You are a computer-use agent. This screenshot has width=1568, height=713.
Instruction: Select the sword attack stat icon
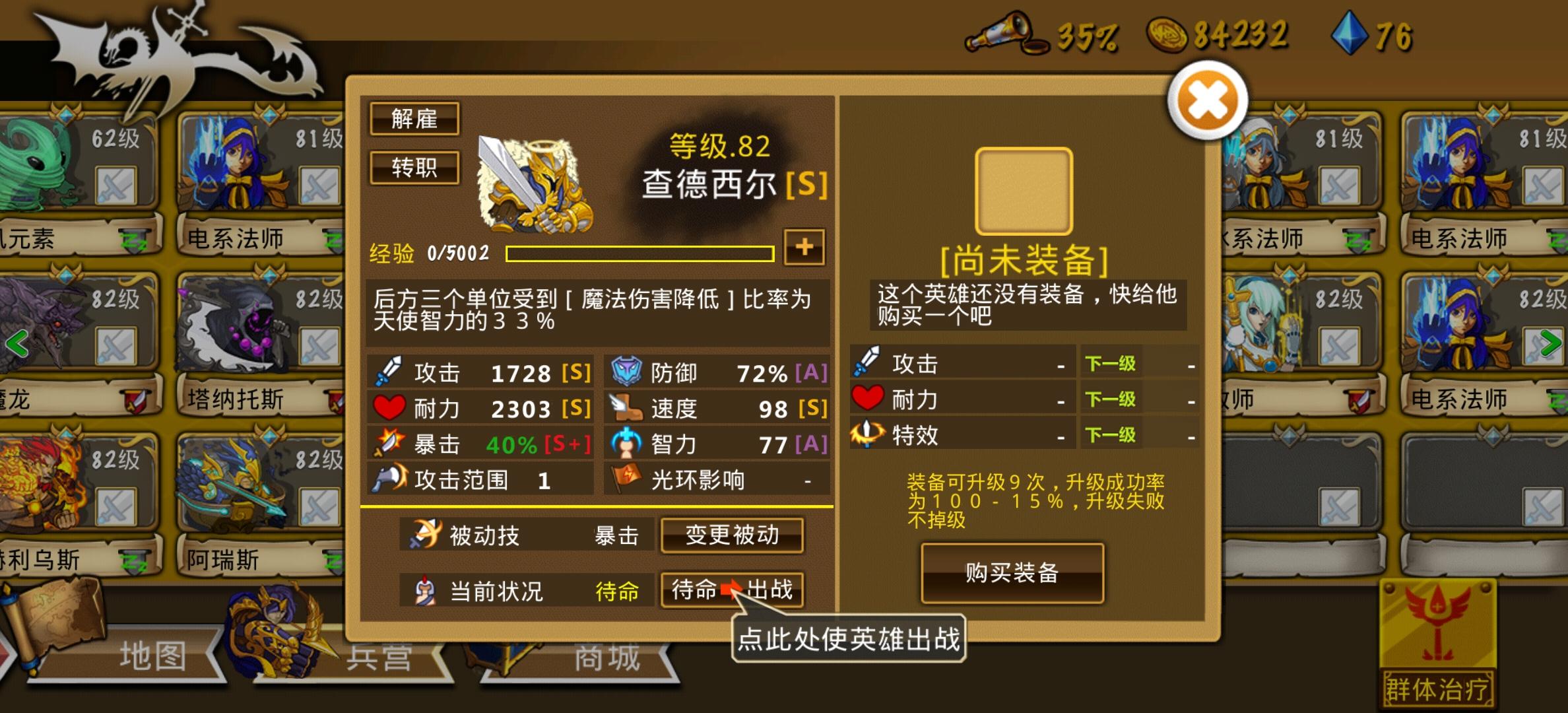(x=389, y=372)
